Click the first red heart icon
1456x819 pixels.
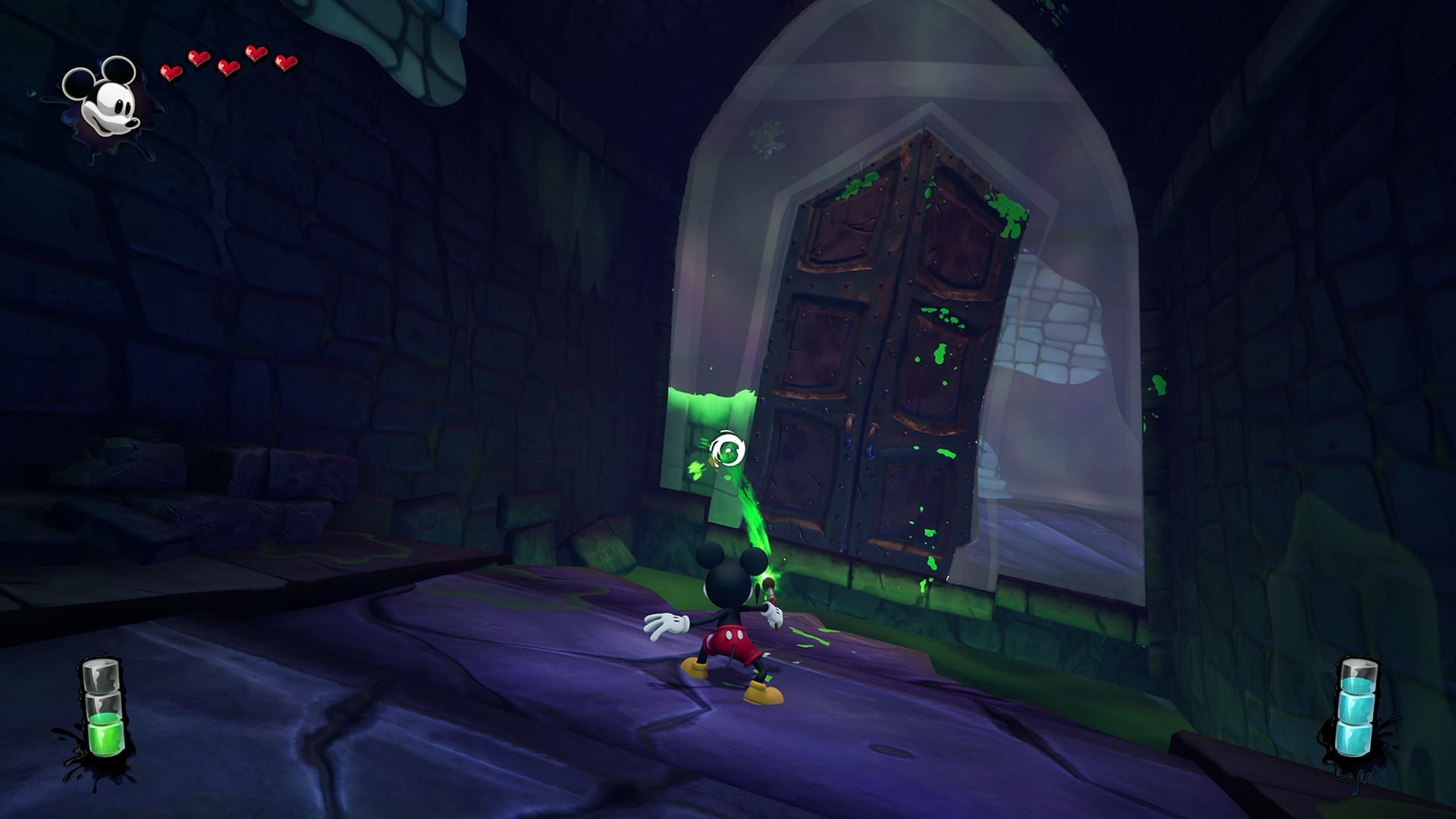pyautogui.click(x=171, y=71)
